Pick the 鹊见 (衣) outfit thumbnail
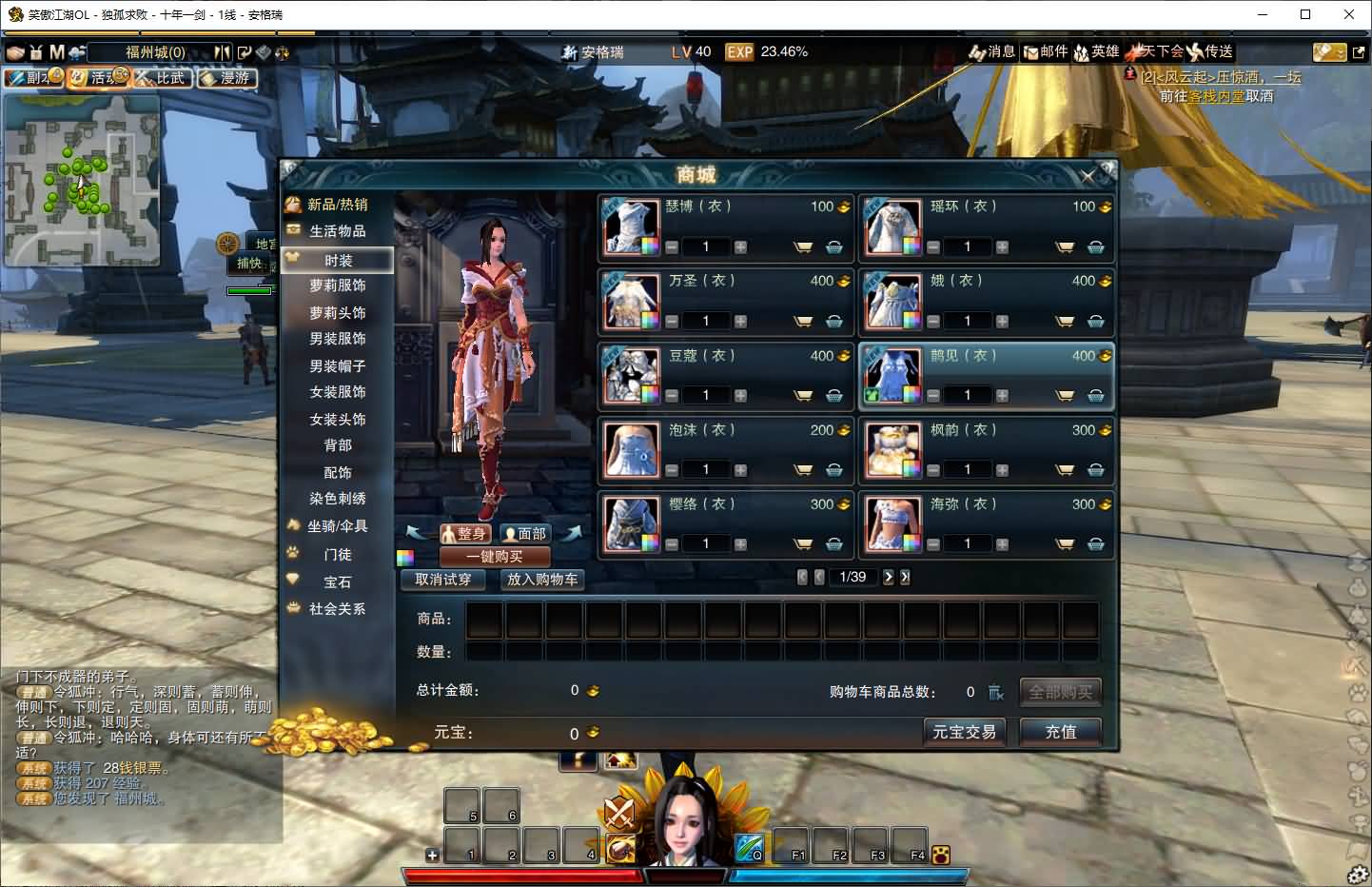1372x887 pixels. pyautogui.click(x=892, y=376)
